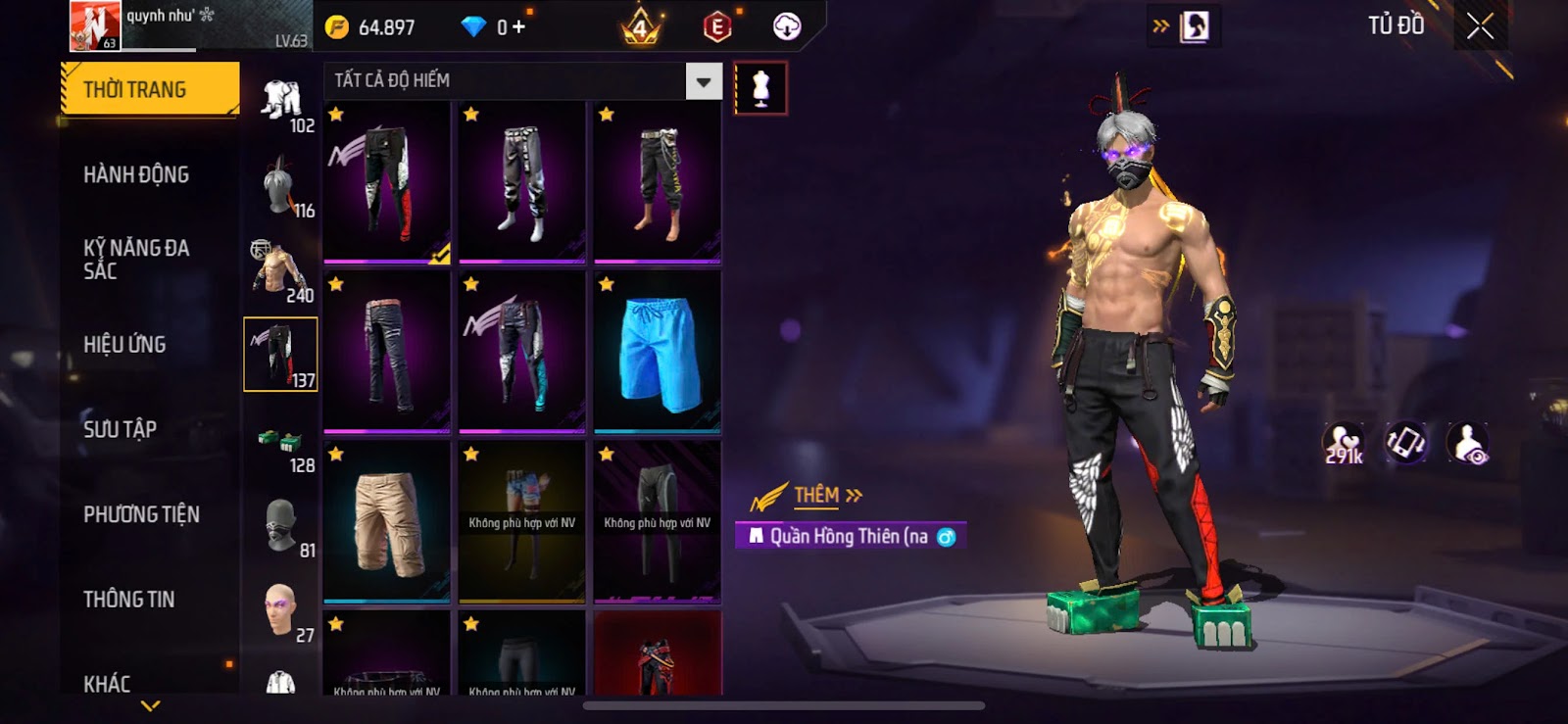Image resolution: width=1568 pixels, height=724 pixels.
Task: Close the Tủ Đồ wardrobe screen
Action: (x=1480, y=26)
